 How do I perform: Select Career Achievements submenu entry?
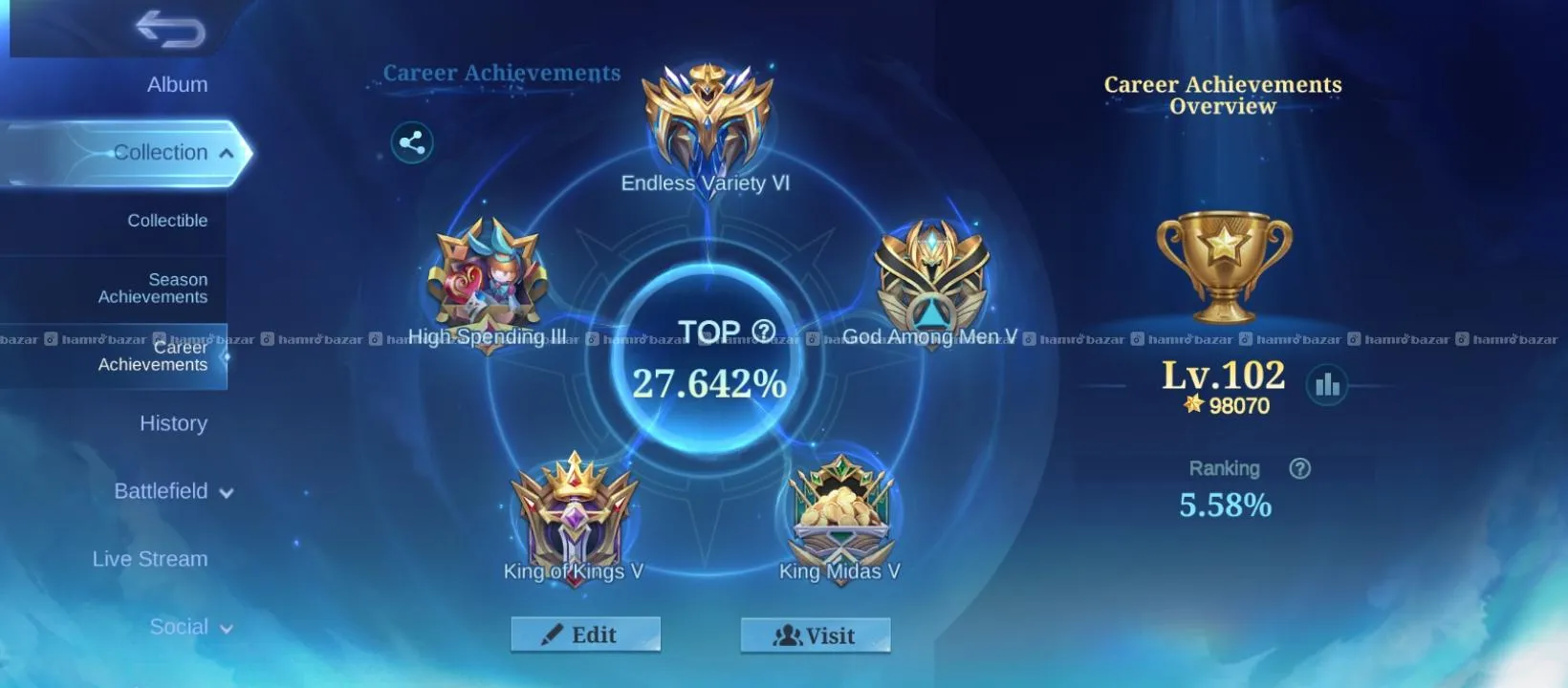click(x=153, y=355)
